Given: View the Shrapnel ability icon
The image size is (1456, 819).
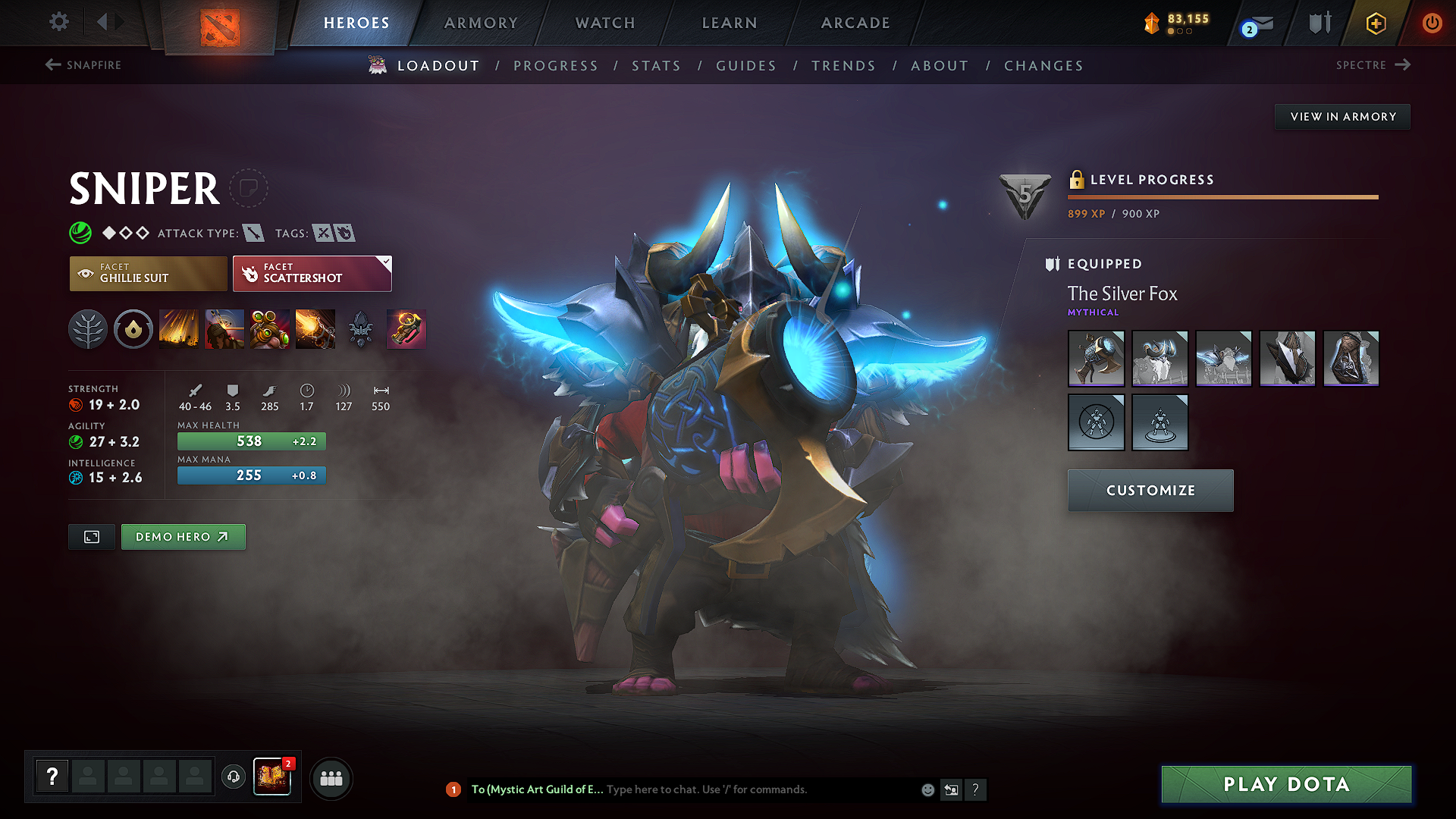Looking at the screenshot, I should (x=179, y=328).
